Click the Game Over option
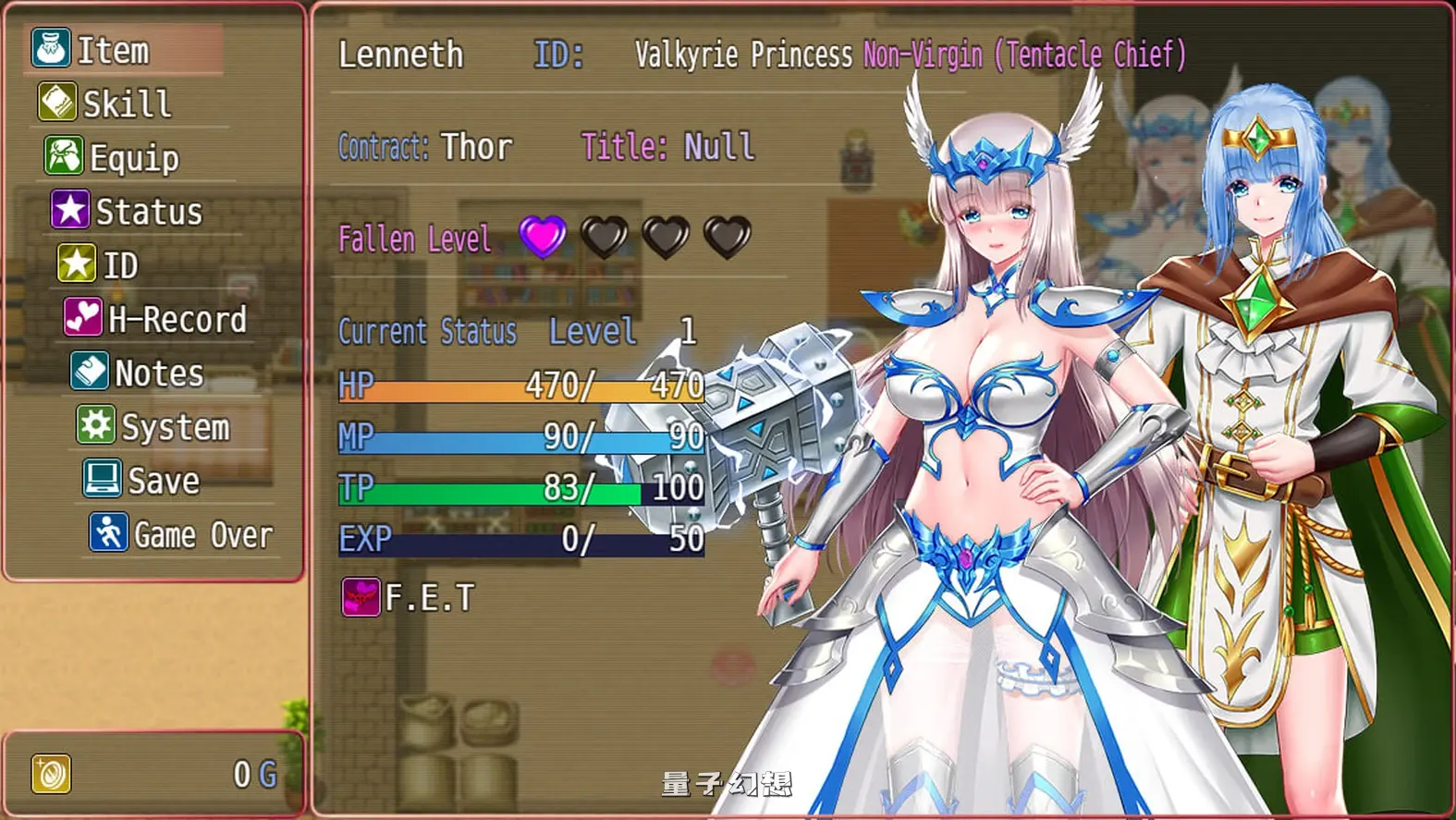The width and height of the screenshot is (1456, 820). click(x=202, y=533)
